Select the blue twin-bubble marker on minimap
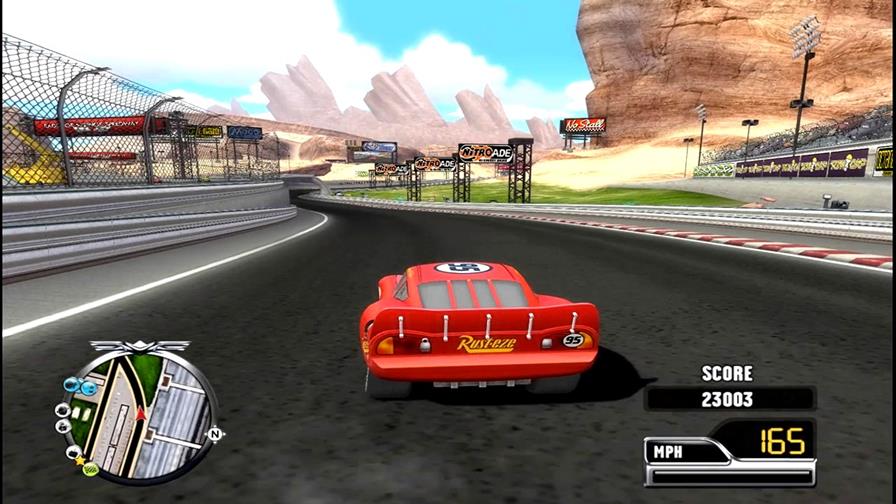The width and height of the screenshot is (896, 504). click(x=79, y=385)
